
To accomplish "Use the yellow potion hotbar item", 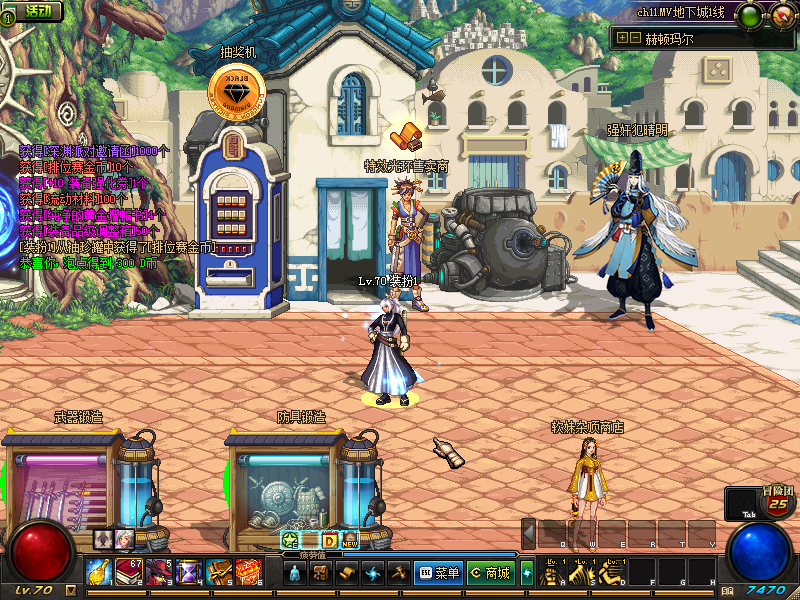I will coord(100,572).
